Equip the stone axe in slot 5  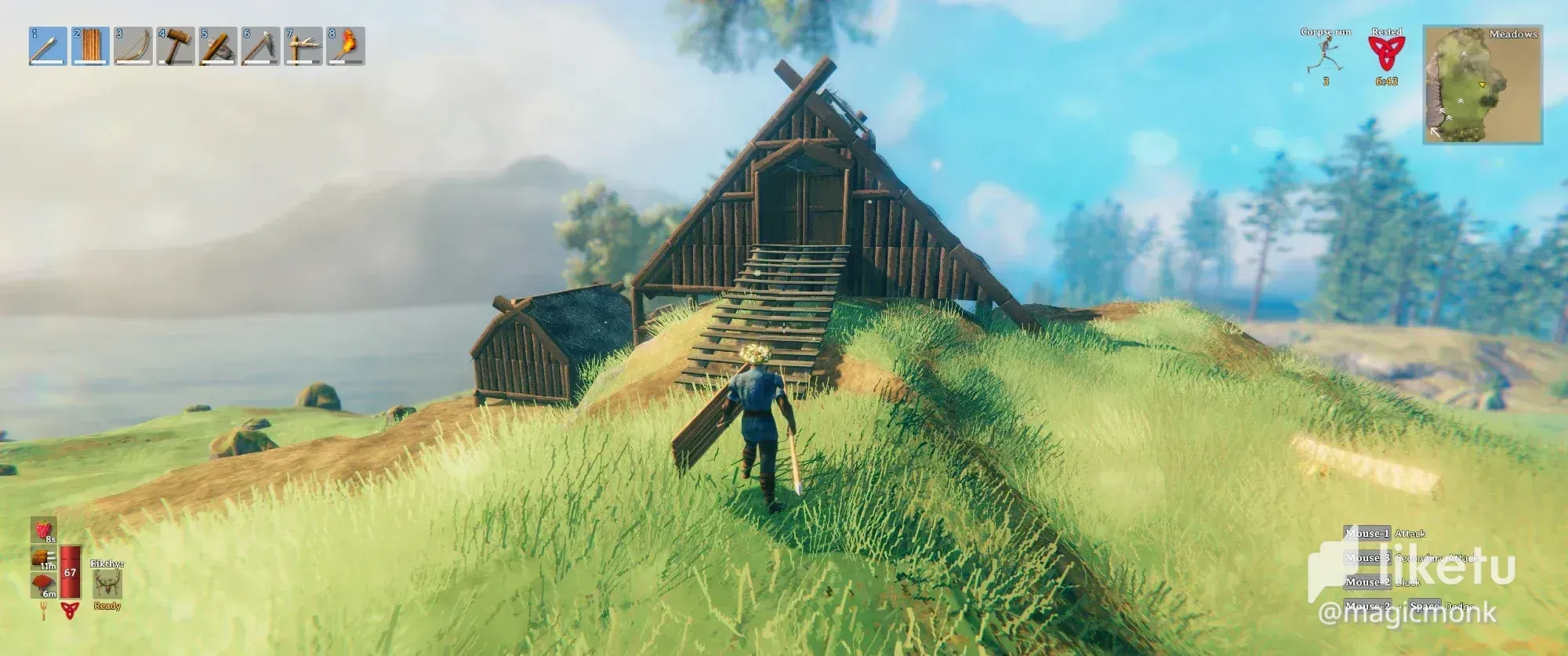pos(217,46)
